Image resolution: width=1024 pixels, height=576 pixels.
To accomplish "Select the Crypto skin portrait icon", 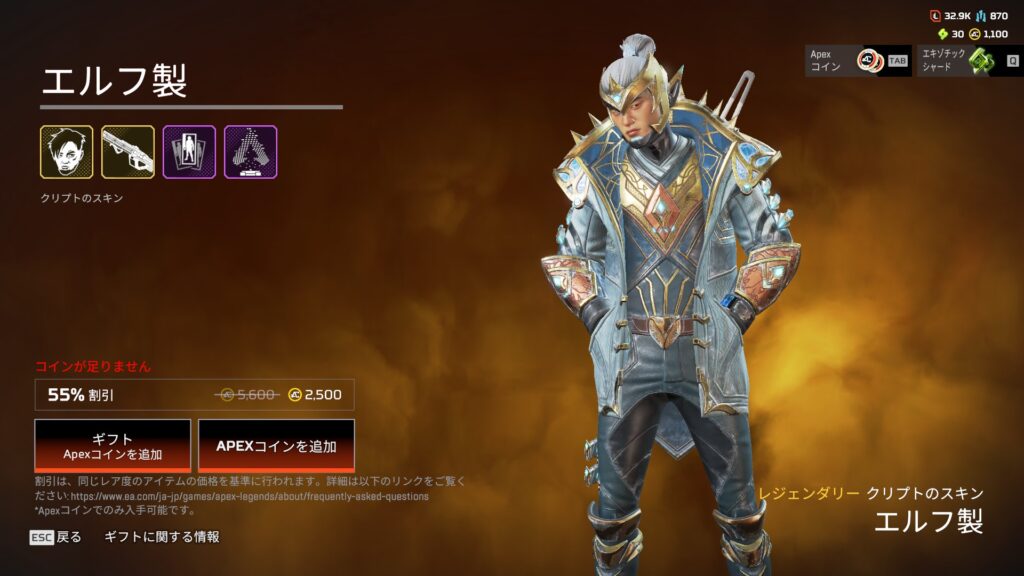I will coord(67,152).
